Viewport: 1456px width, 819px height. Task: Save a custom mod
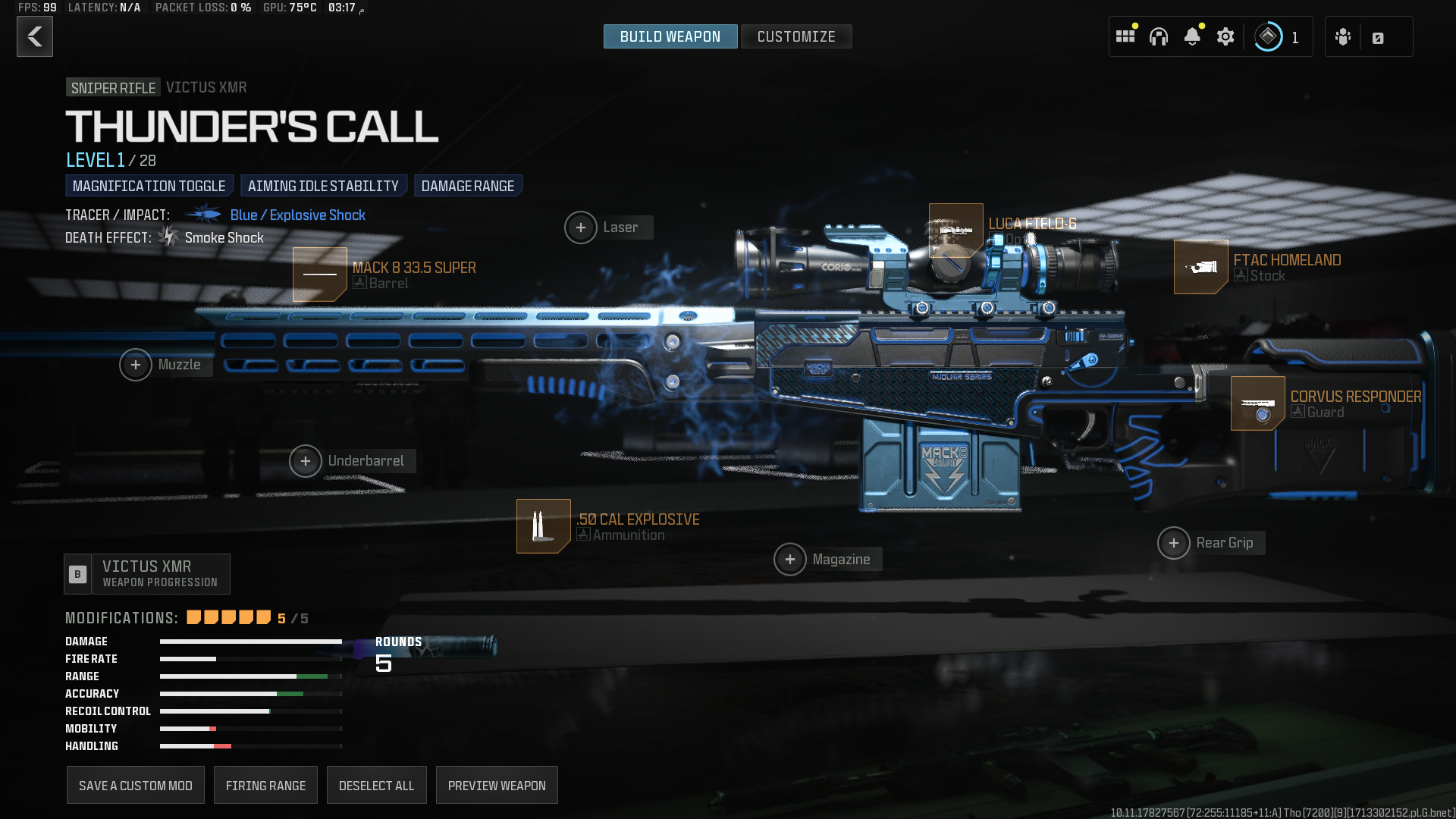pos(136,786)
